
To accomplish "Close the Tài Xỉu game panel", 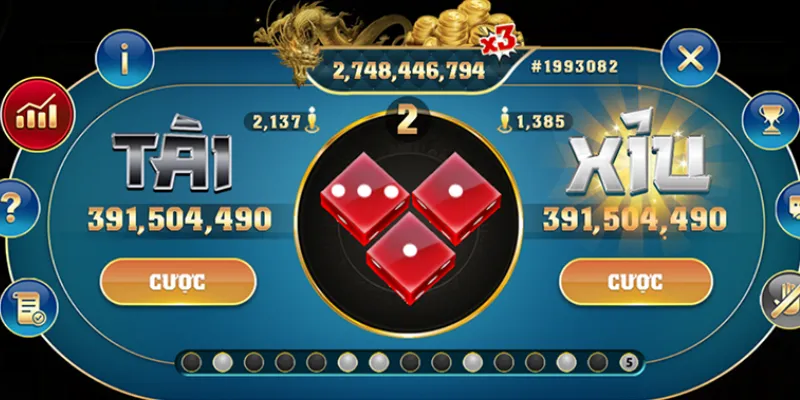I will coord(690,58).
